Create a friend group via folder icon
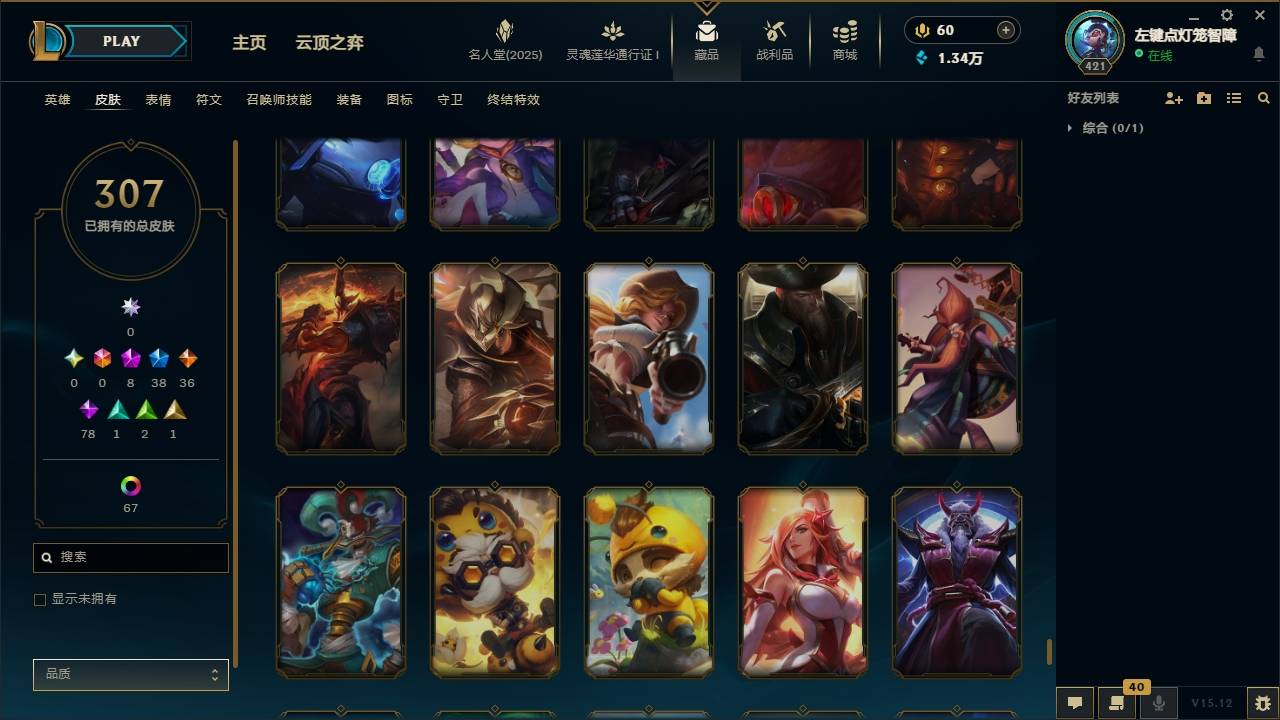Screen dimensions: 1280x720 tap(1203, 97)
